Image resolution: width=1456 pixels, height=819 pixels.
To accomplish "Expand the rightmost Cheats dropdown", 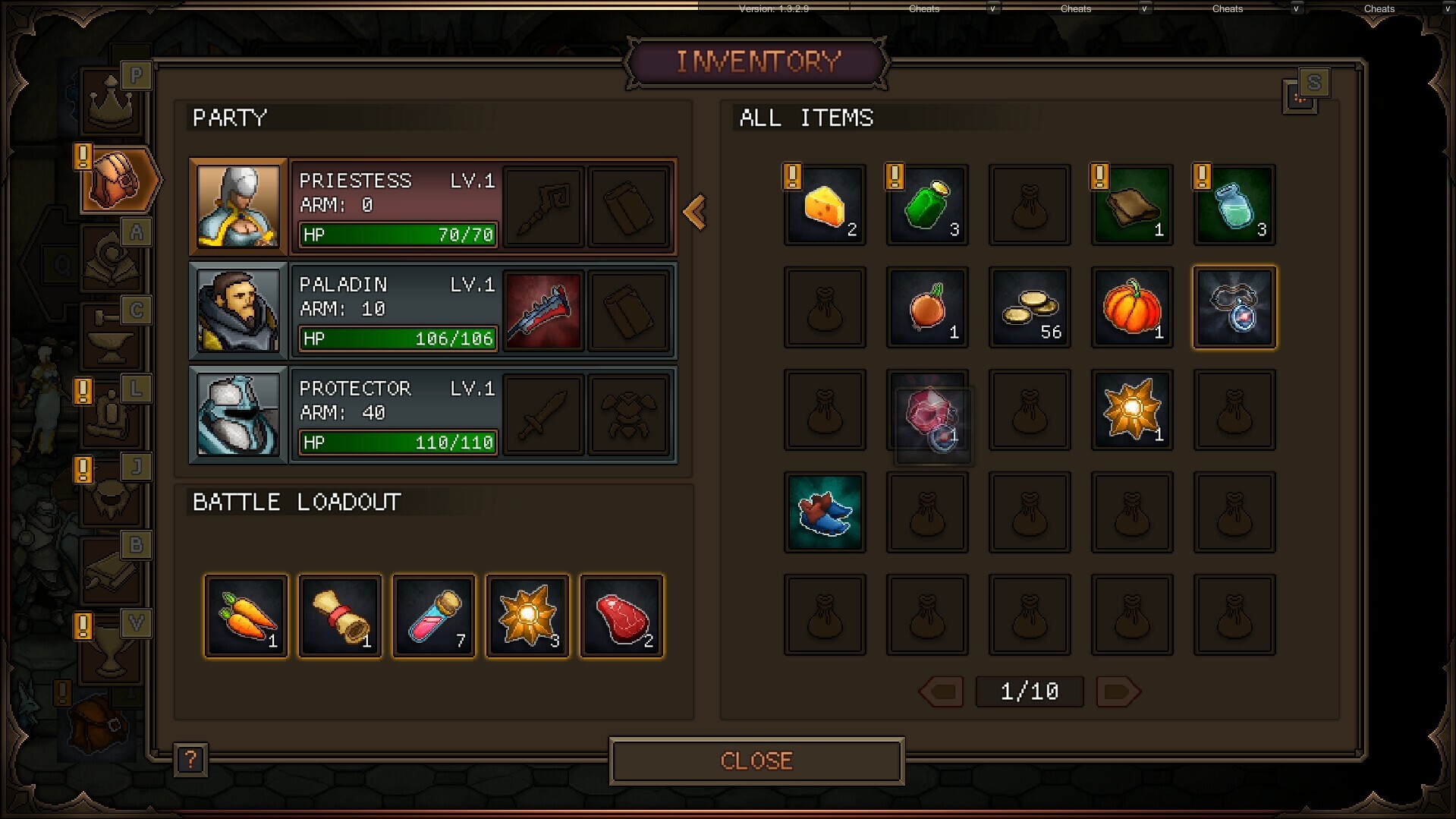I will [x=1447, y=9].
